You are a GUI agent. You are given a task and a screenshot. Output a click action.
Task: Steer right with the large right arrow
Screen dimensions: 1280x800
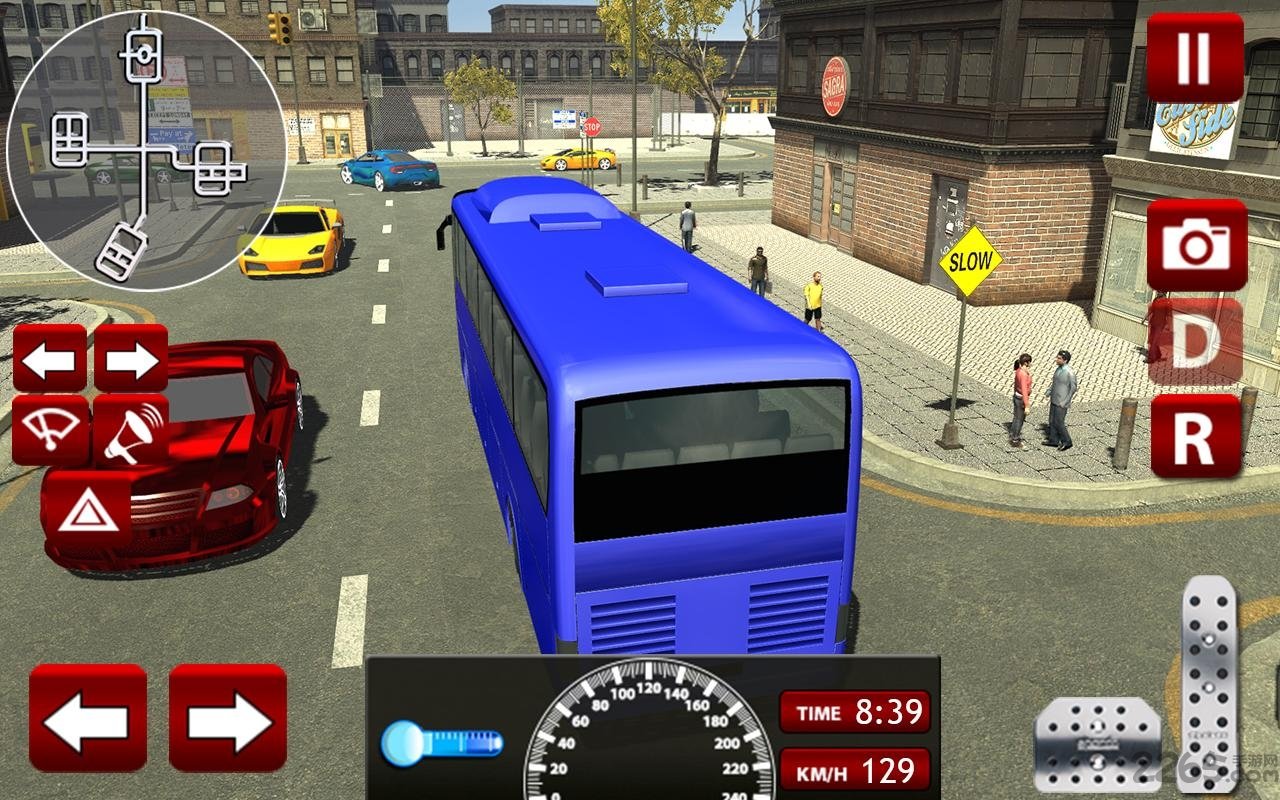(x=228, y=717)
